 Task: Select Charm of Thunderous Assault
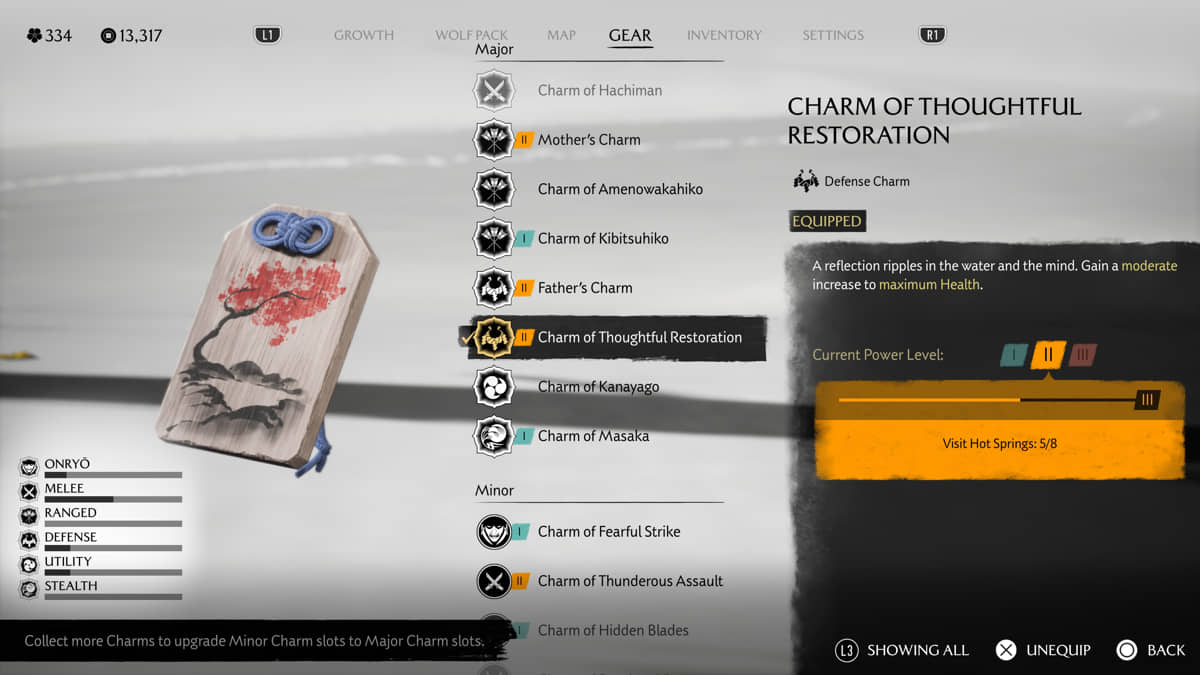[630, 581]
